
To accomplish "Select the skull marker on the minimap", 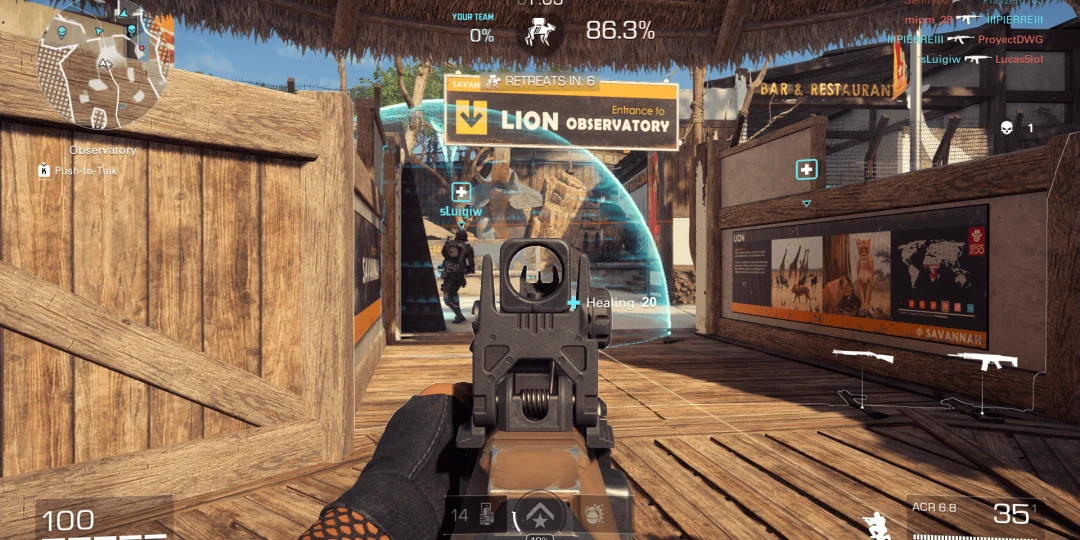I will click(60, 33).
